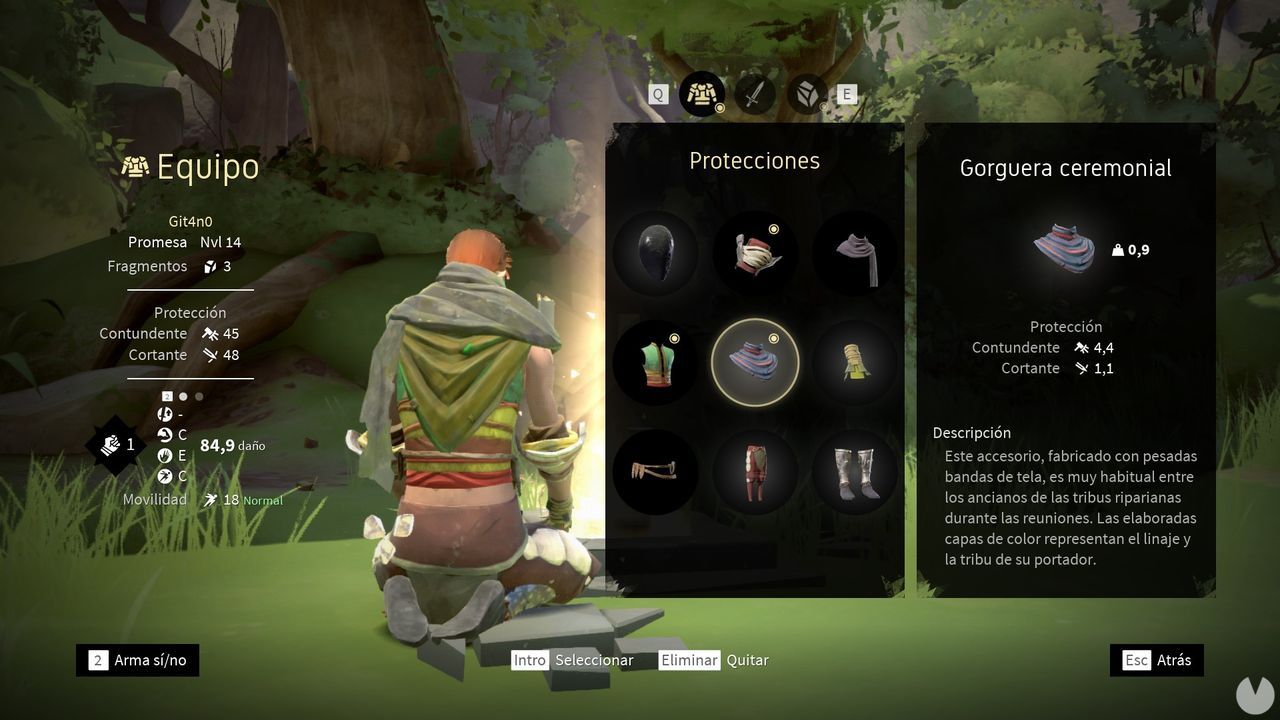Screen dimensions: 1280x720
Task: Toggle weapon with the Arma sí/no option
Action: [137, 660]
